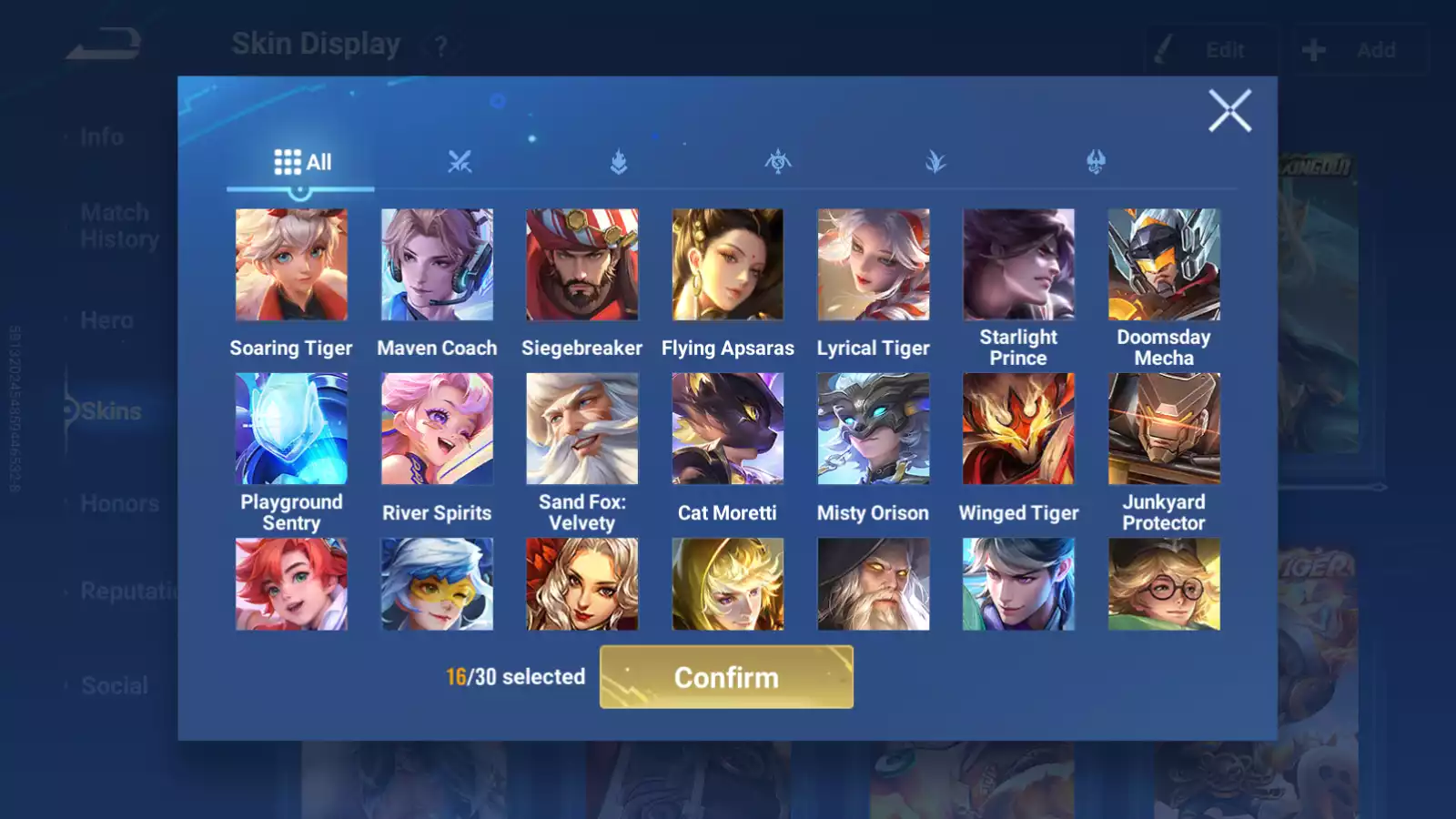
Task: Choose the Winged Tiger skin
Action: [x=1018, y=429]
